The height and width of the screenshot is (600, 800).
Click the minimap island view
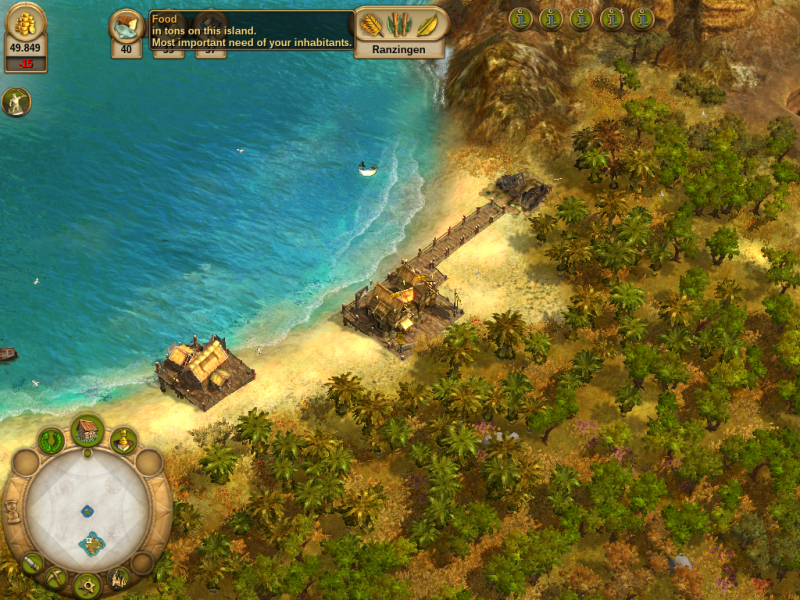click(87, 511)
